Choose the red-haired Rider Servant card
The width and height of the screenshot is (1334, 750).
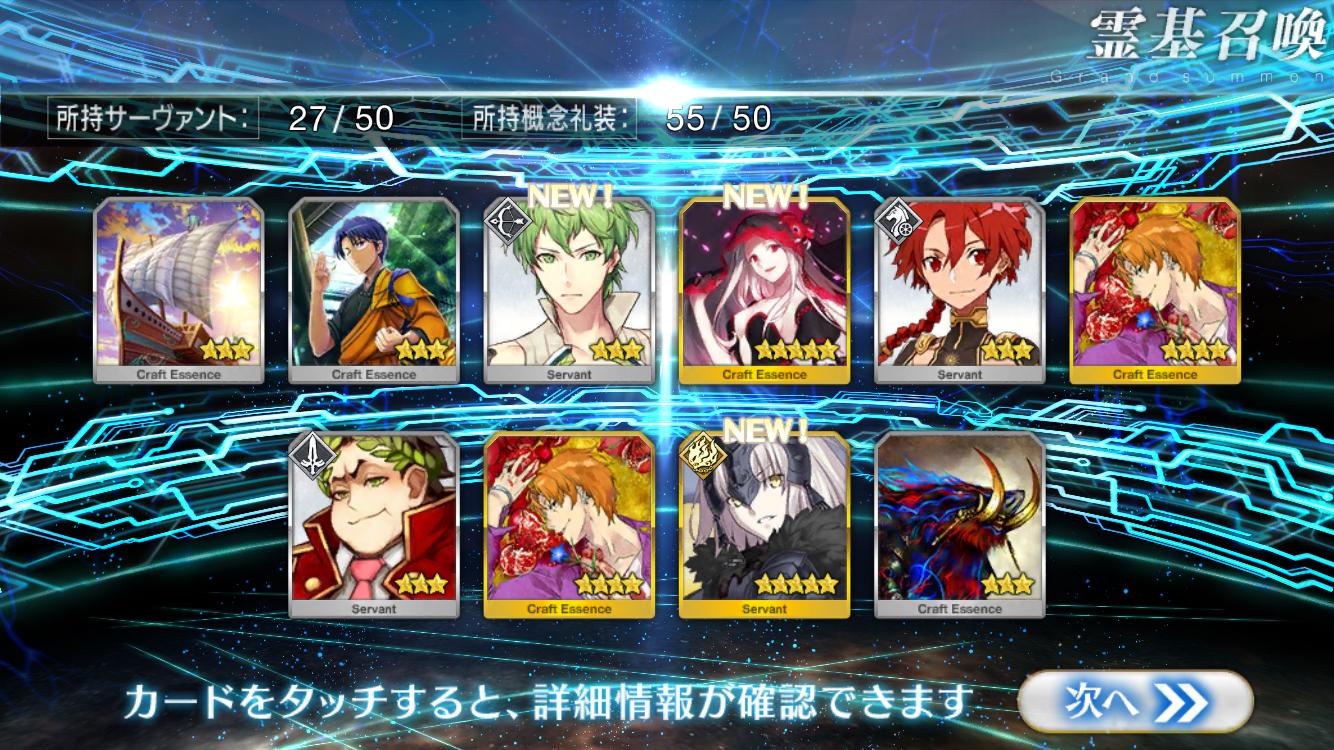[x=960, y=290]
